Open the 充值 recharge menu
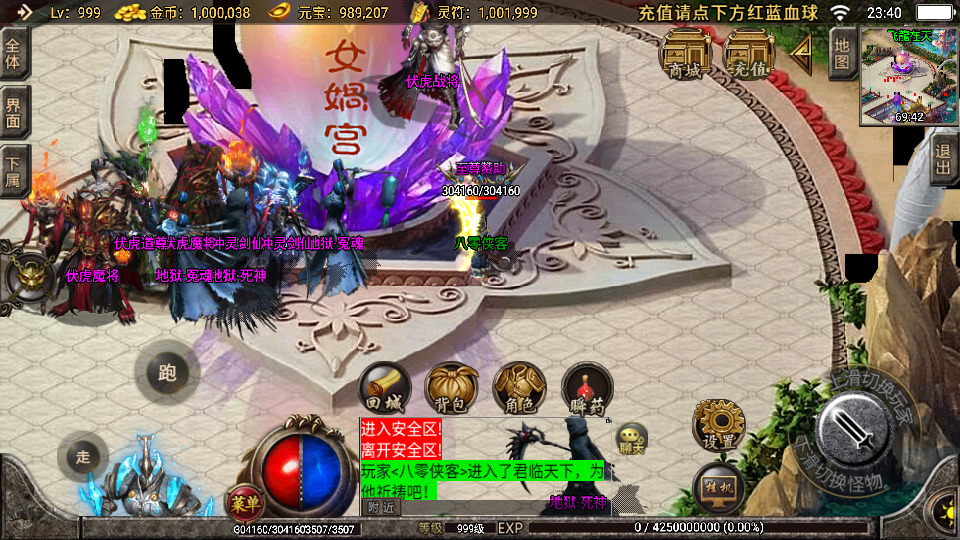The image size is (960, 540). coord(749,52)
